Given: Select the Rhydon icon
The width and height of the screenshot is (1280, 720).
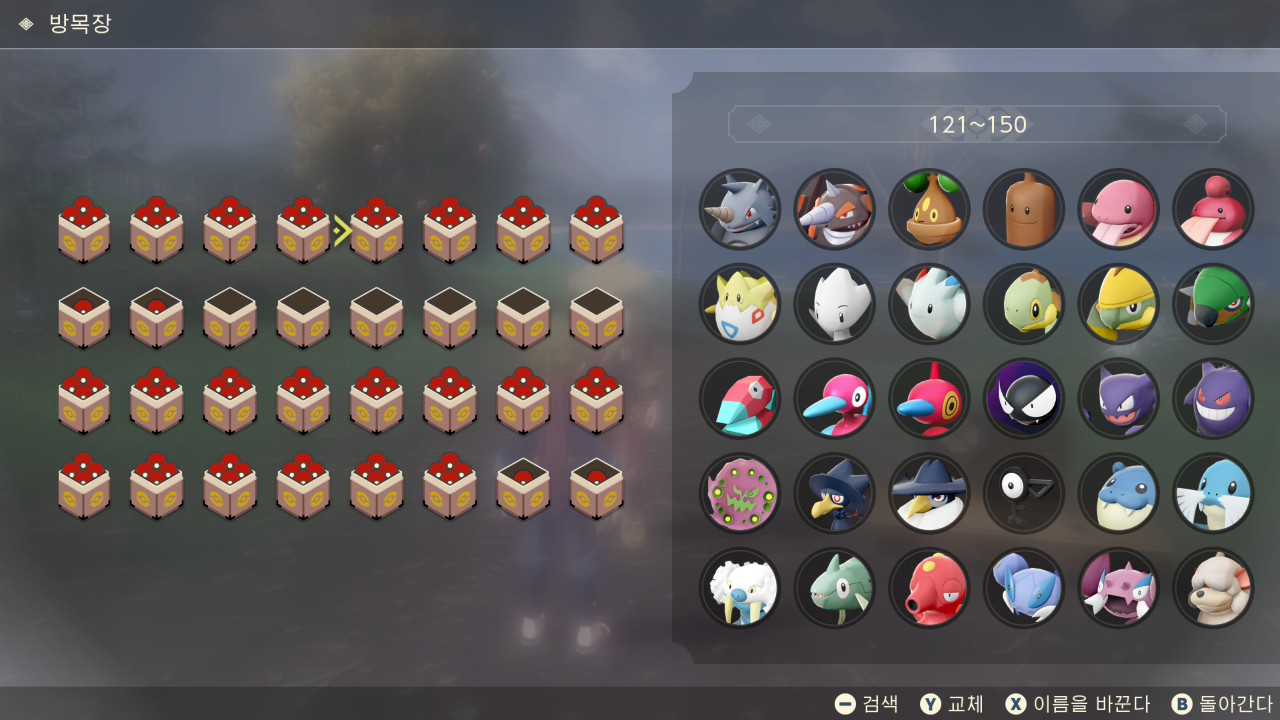Looking at the screenshot, I should 740,209.
